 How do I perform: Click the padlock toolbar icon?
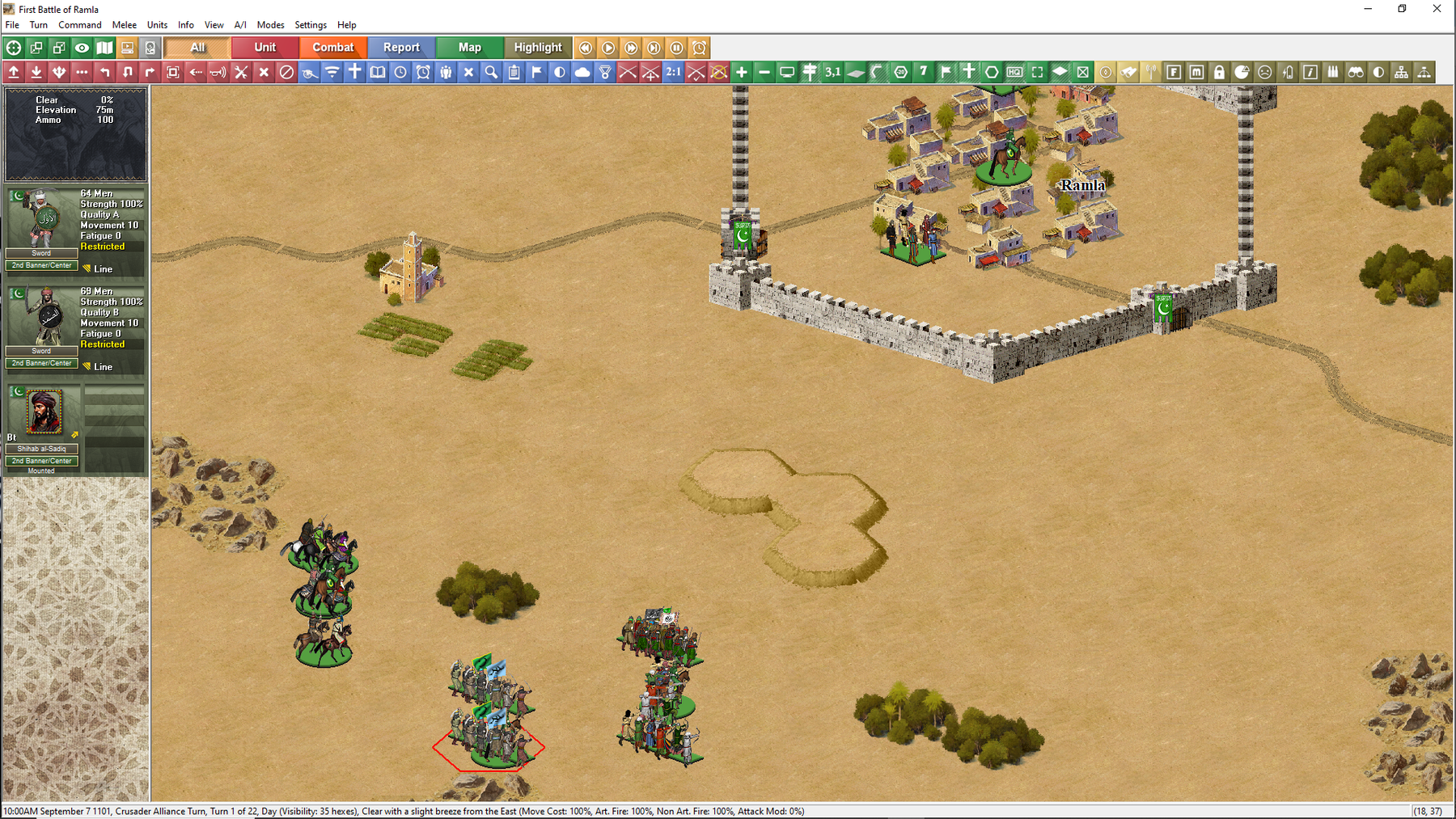[1219, 73]
